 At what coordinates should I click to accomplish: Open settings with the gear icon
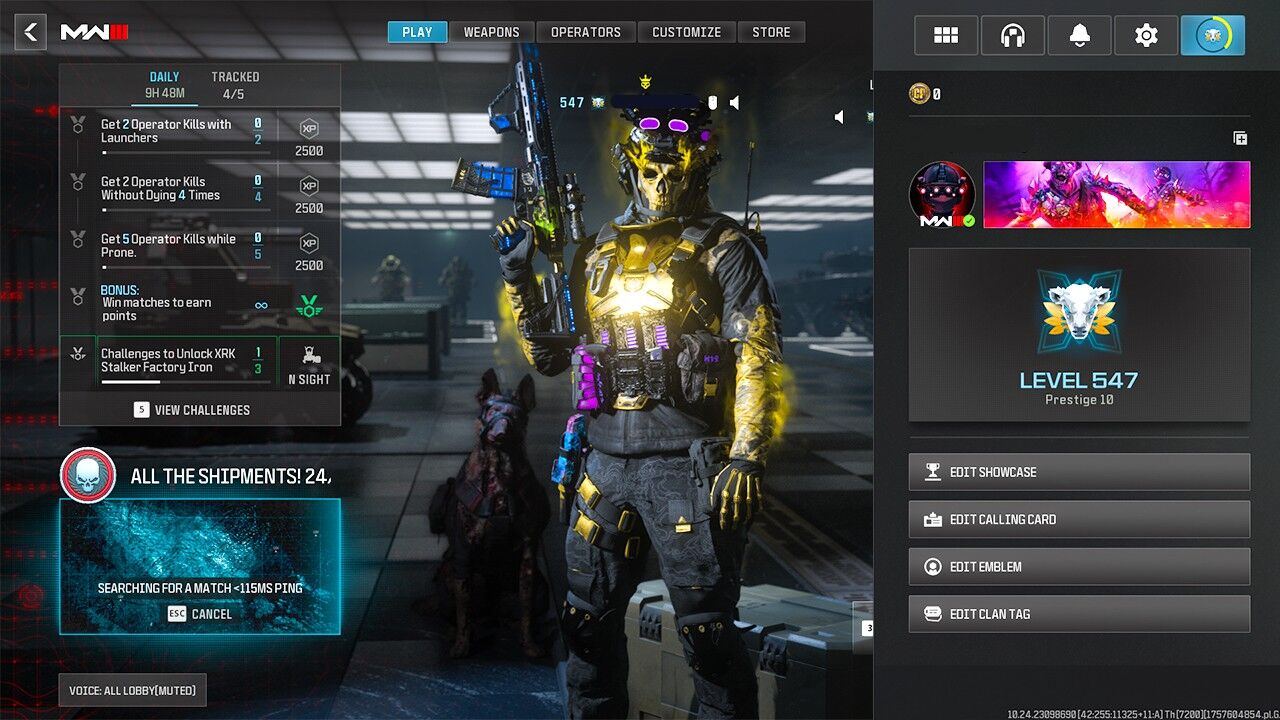(1145, 34)
